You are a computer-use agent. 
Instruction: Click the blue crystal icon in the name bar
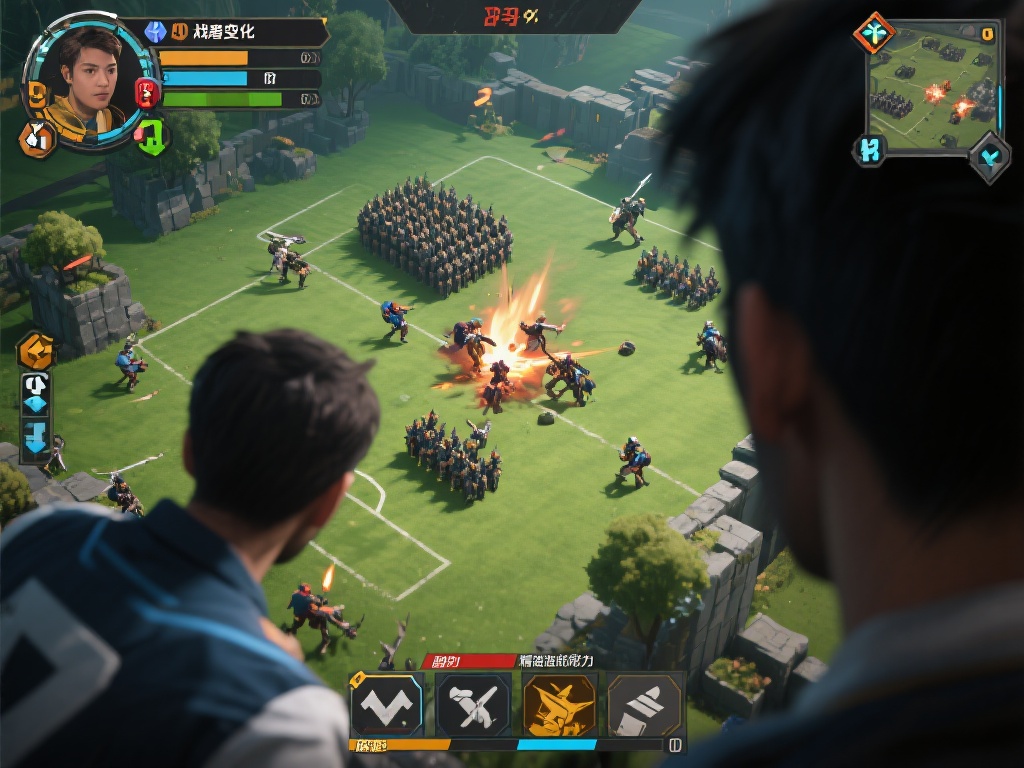(156, 32)
